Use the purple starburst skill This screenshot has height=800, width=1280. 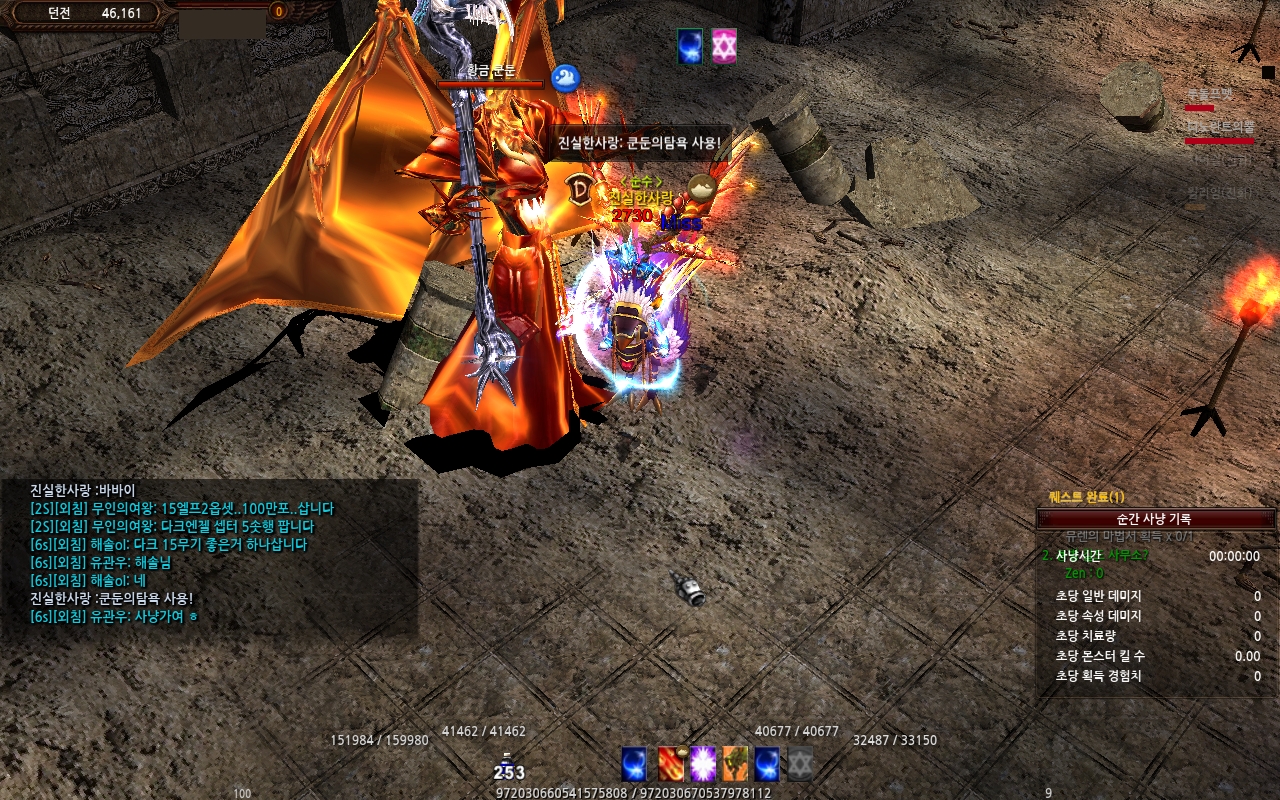(703, 764)
